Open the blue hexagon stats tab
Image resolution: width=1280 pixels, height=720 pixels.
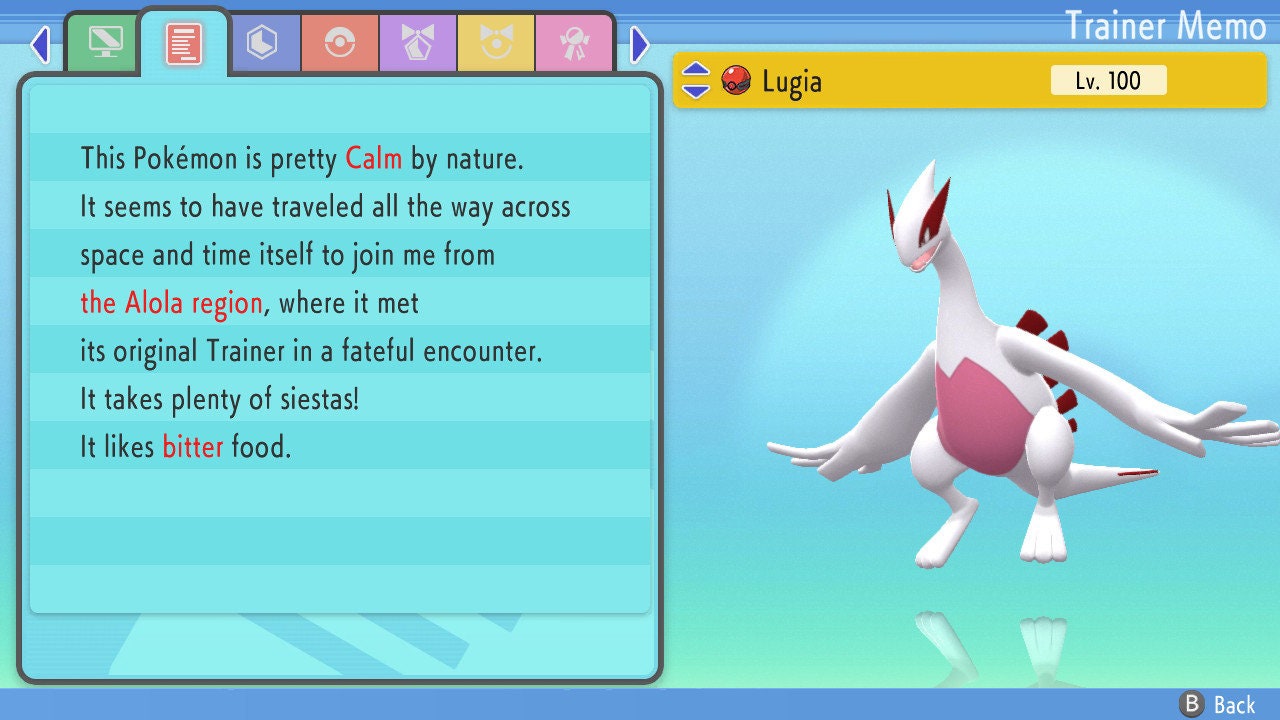[x=262, y=43]
